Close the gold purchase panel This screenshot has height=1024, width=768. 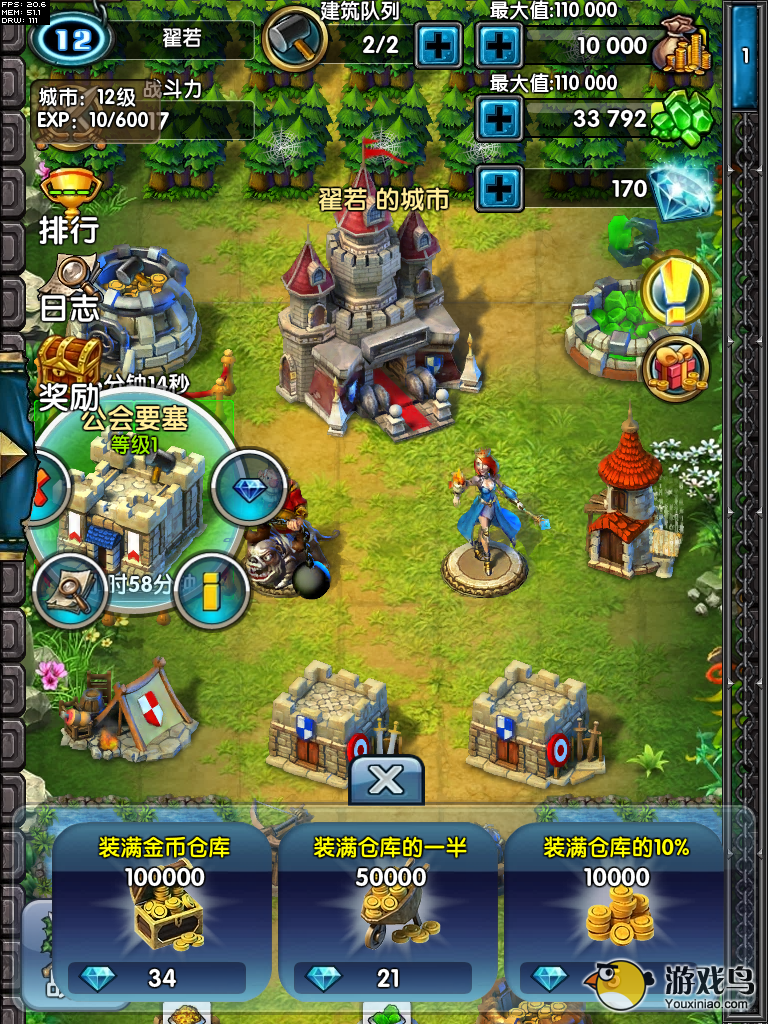(386, 779)
